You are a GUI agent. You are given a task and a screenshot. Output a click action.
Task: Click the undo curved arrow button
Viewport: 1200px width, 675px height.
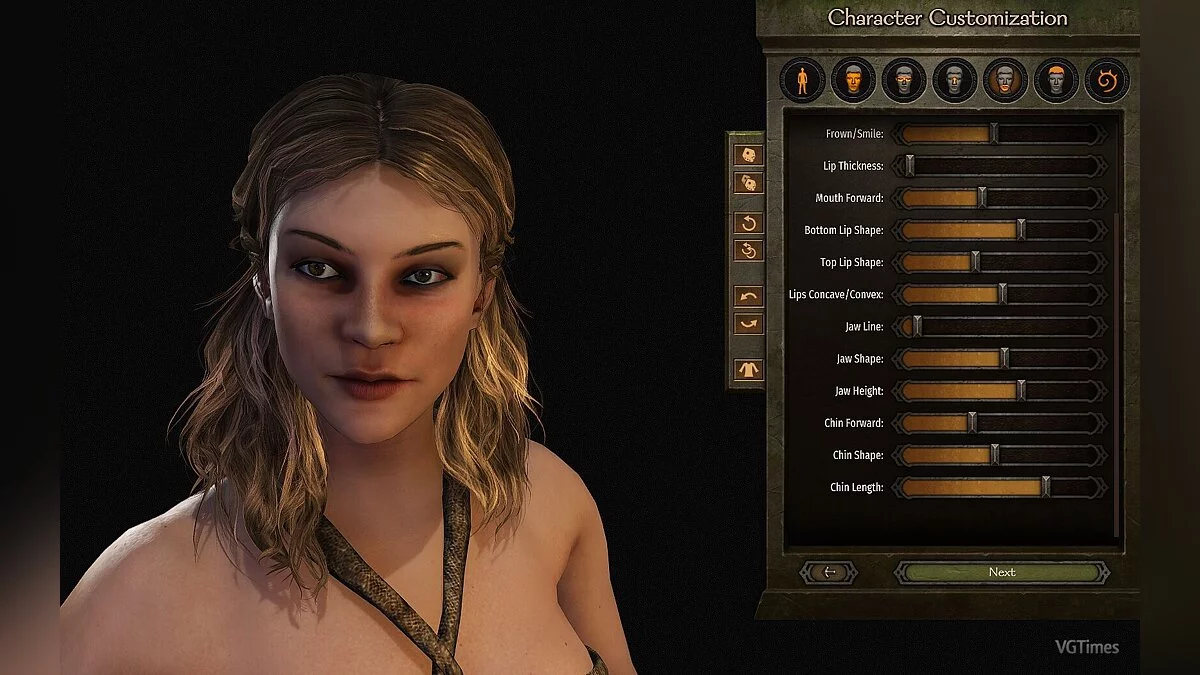[x=749, y=297]
